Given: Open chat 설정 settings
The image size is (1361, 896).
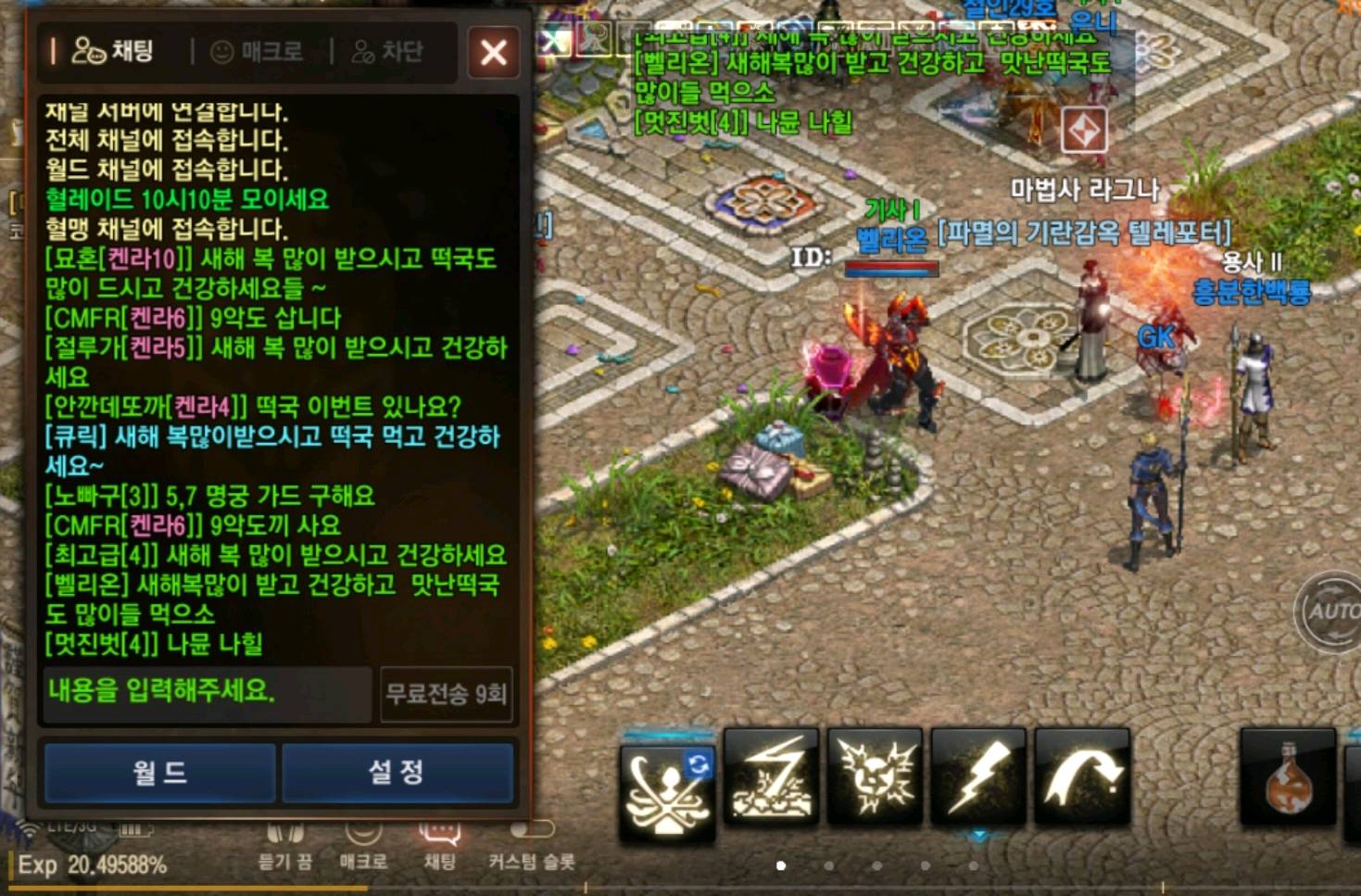Looking at the screenshot, I should [397, 771].
